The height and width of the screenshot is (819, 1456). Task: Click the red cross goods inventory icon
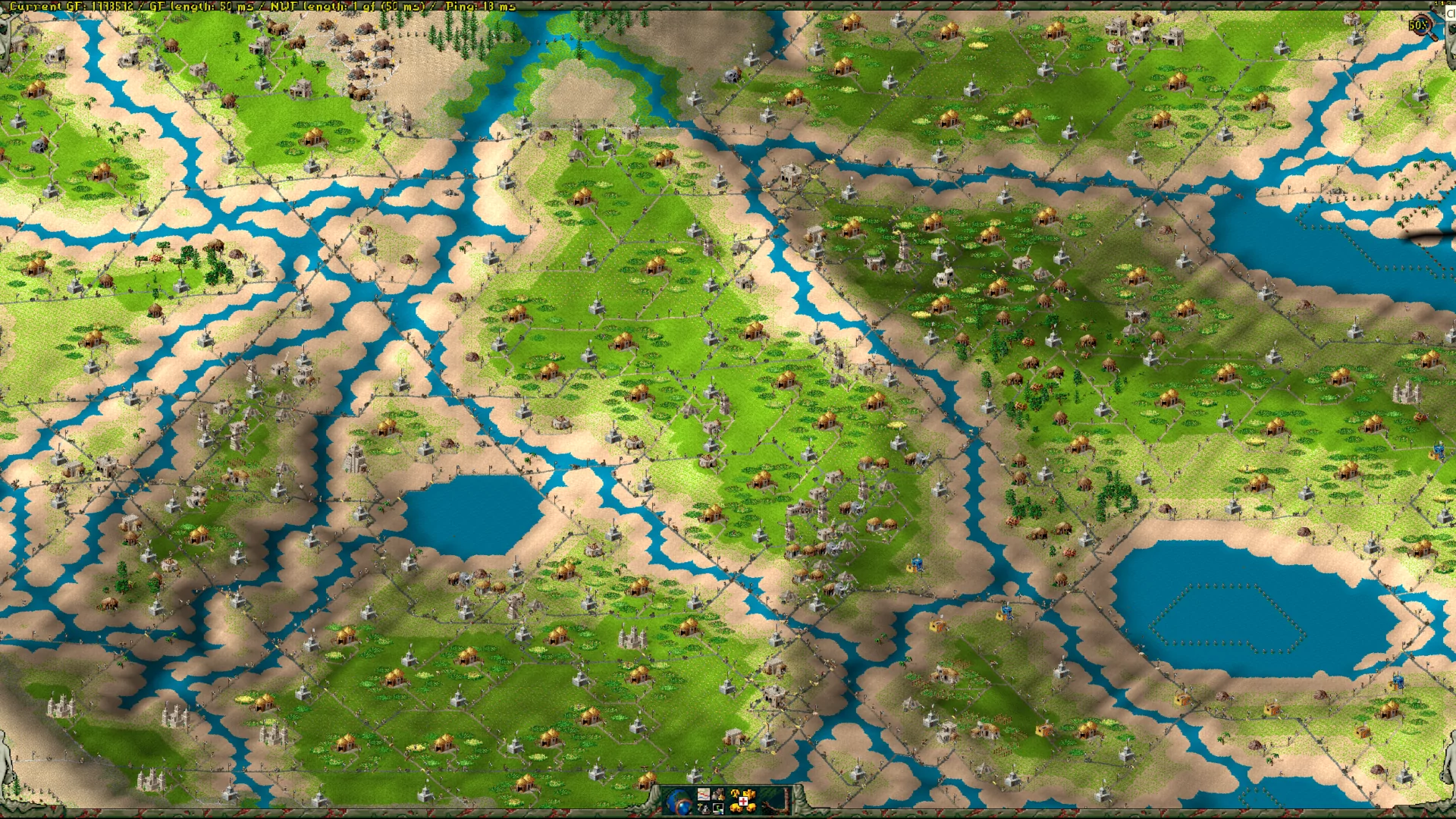pyautogui.click(x=743, y=802)
